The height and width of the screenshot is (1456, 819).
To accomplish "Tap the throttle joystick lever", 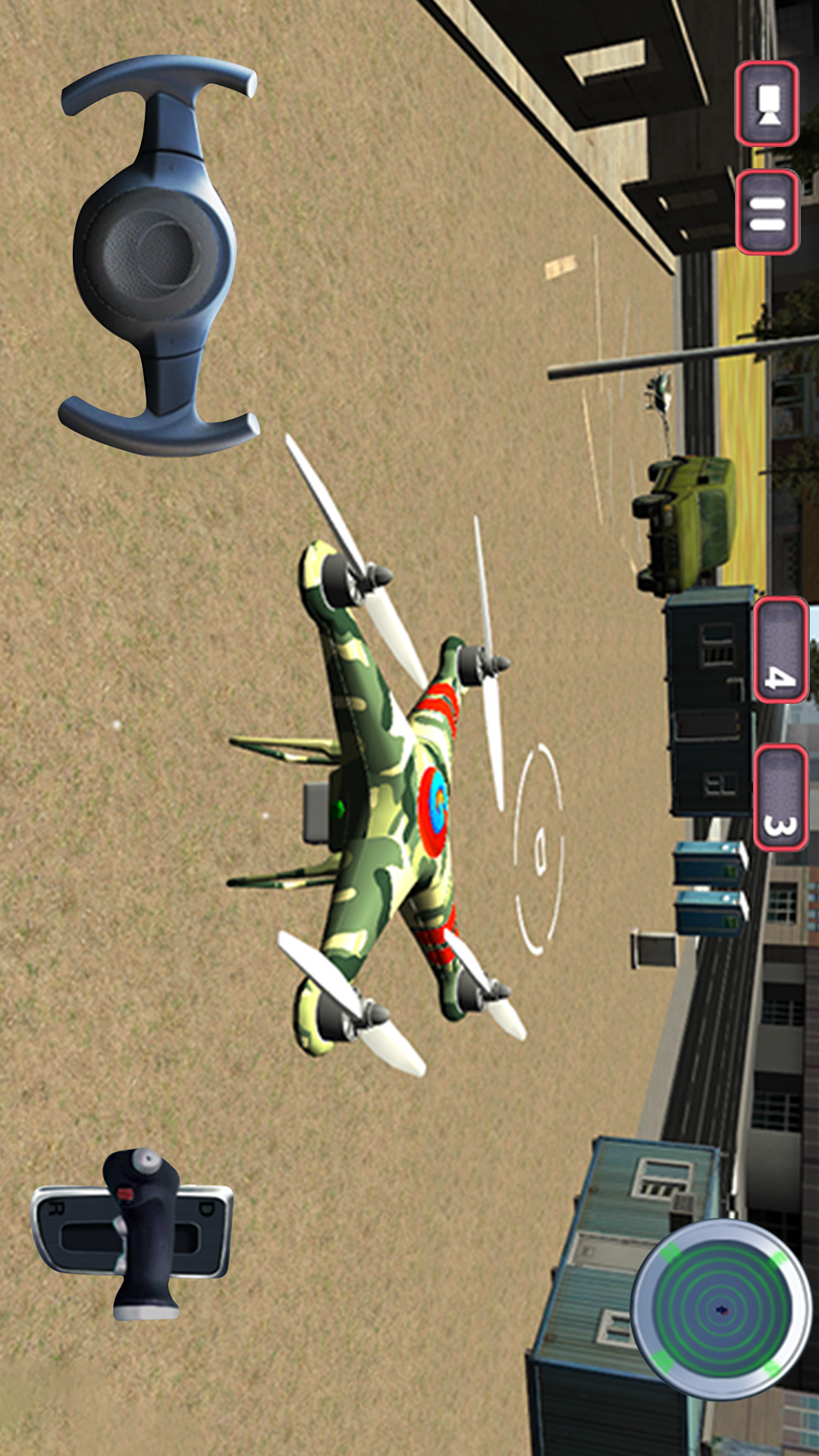I will (143, 1232).
